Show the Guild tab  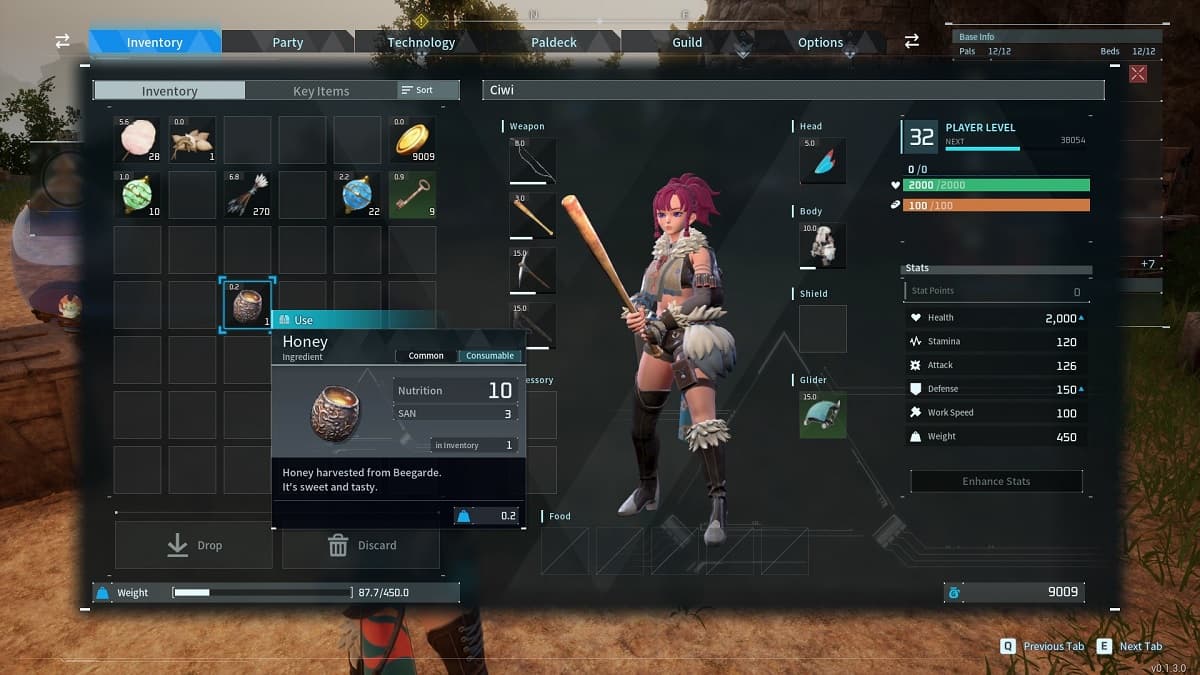click(x=687, y=42)
